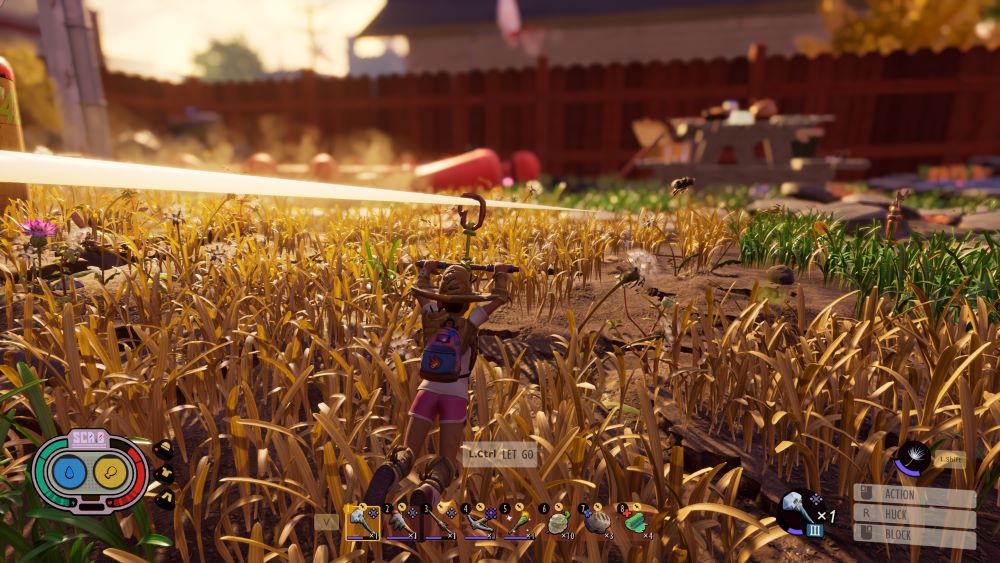Equip the crossbow in hotbar slot 4
1000x563 pixels.
pyautogui.click(x=478, y=521)
